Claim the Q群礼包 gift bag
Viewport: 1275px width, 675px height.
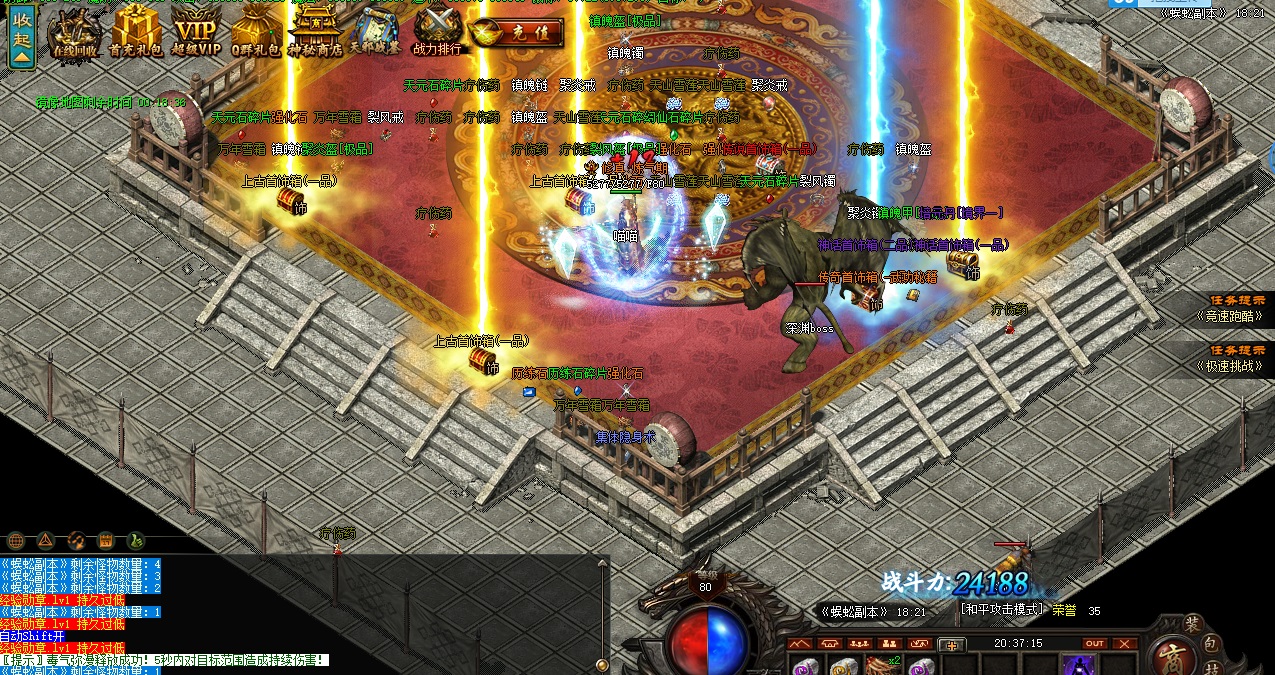pyautogui.click(x=256, y=32)
